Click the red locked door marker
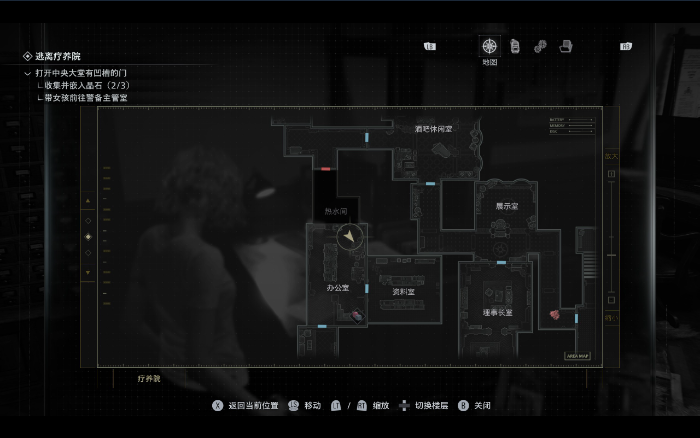This screenshot has width=700, height=438. pos(326,169)
